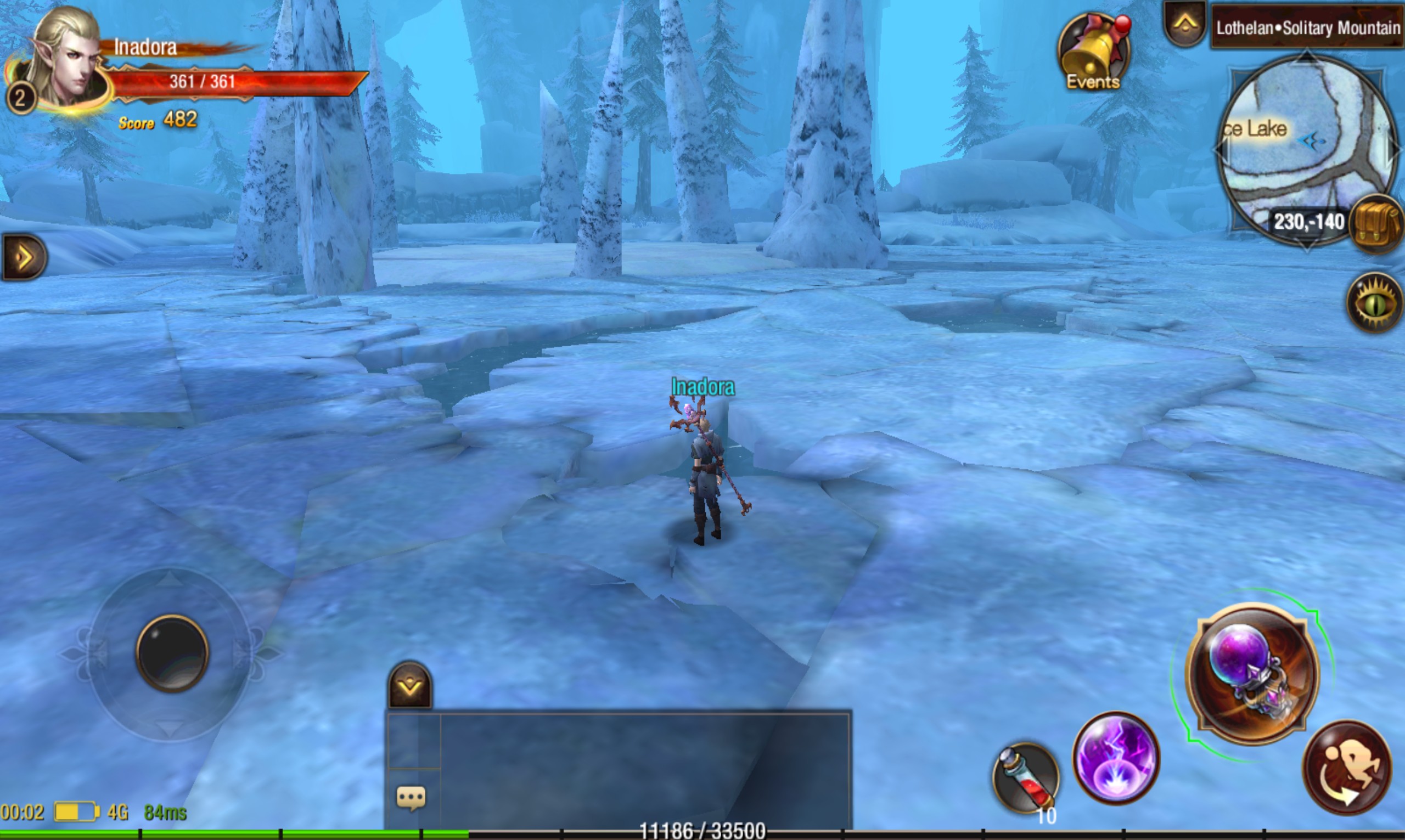Click the Lothelan Solitary Mountain location label
The image size is (1405, 840).
(1307, 27)
